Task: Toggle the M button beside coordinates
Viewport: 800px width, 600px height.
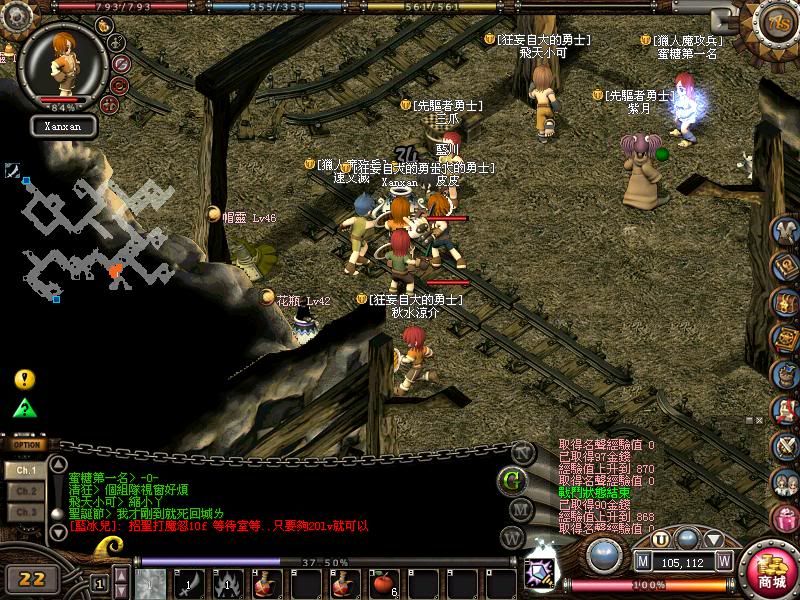Action: [x=642, y=561]
